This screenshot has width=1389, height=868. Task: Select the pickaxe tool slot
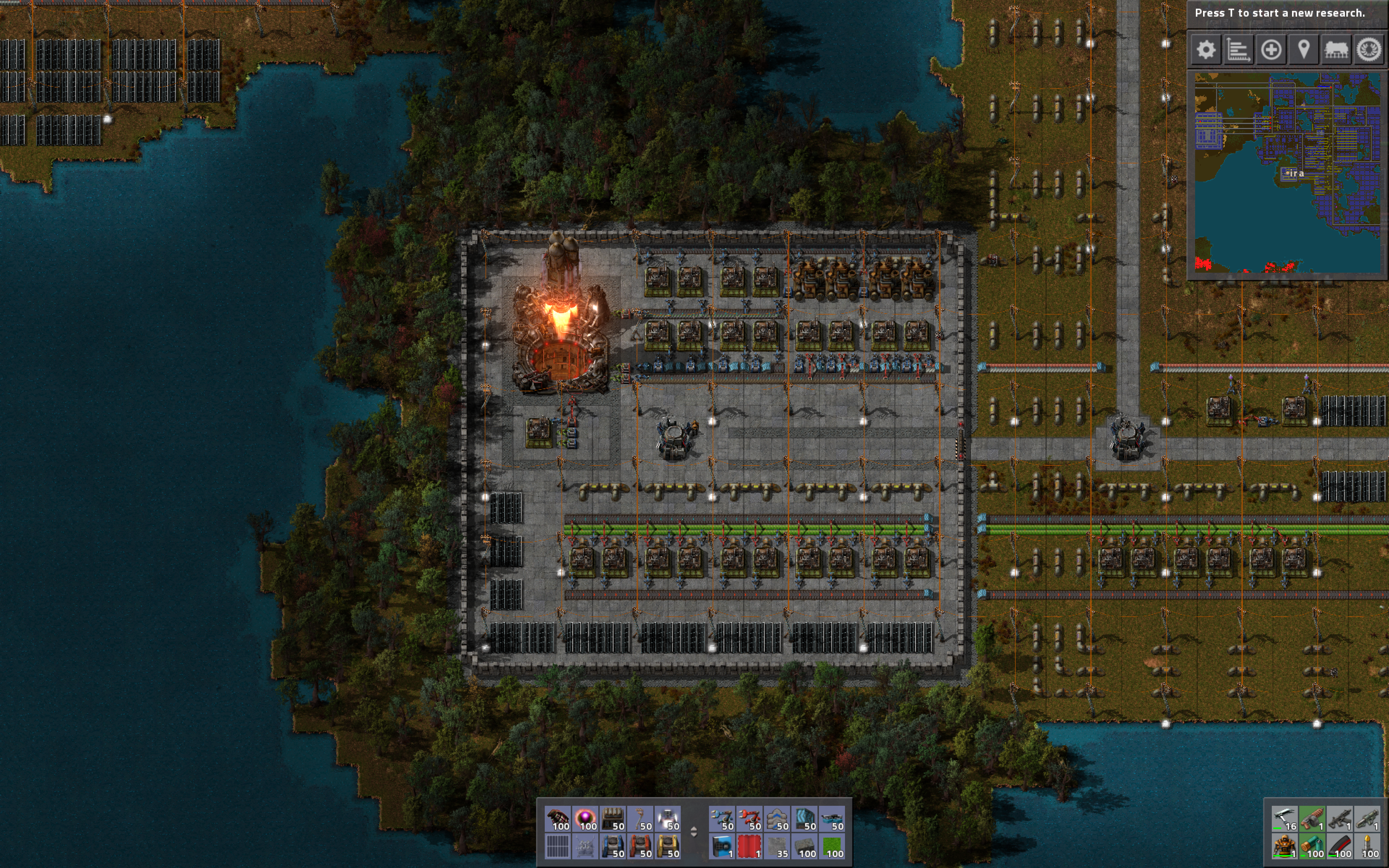1284,818
